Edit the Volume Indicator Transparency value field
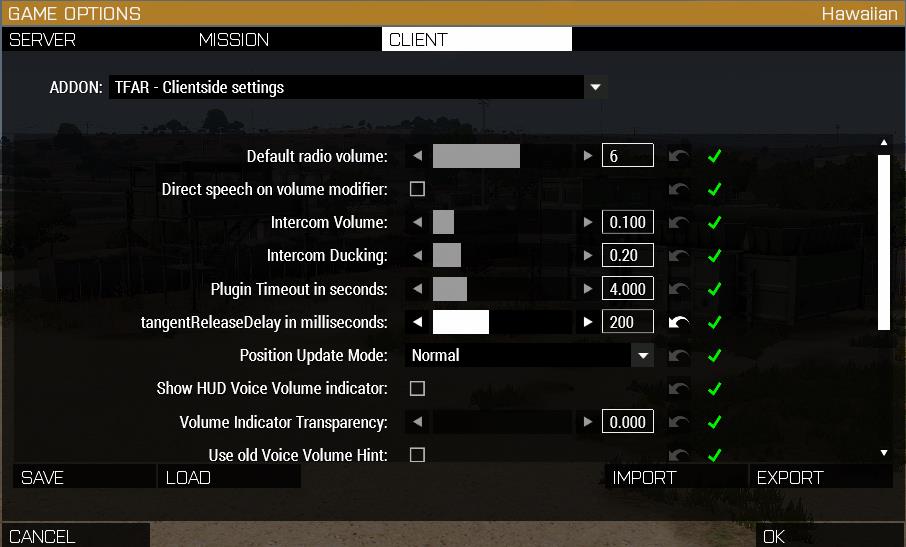Viewport: 906px width, 547px height. coord(628,422)
